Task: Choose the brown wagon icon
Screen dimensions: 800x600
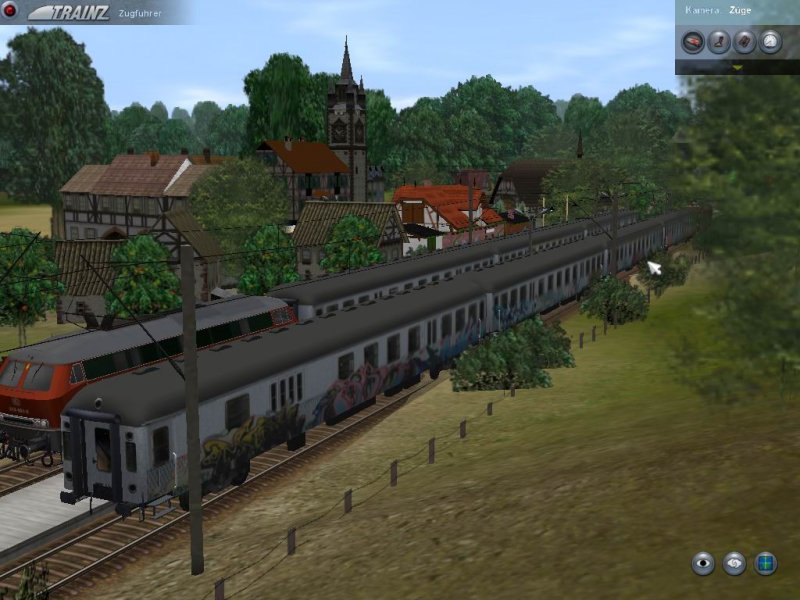Action: click(x=744, y=41)
